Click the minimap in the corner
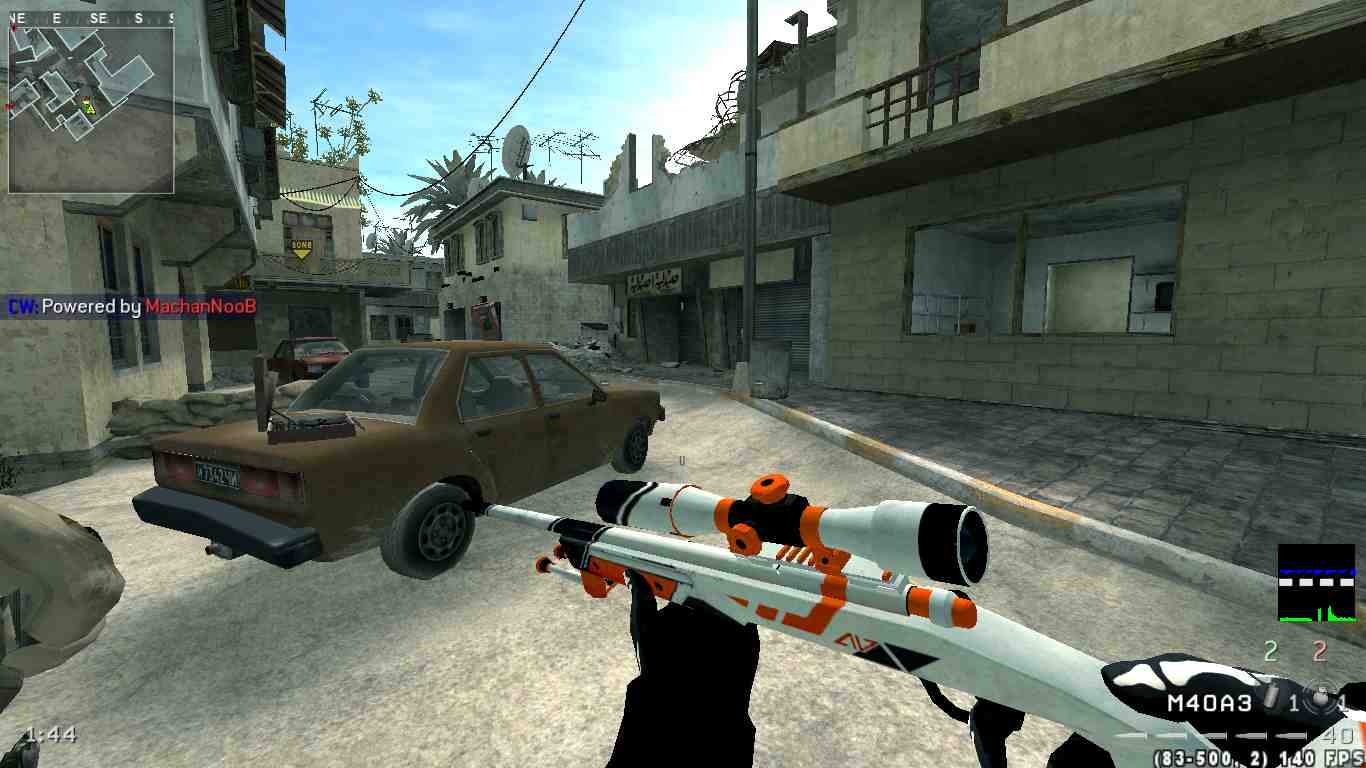 (91, 109)
